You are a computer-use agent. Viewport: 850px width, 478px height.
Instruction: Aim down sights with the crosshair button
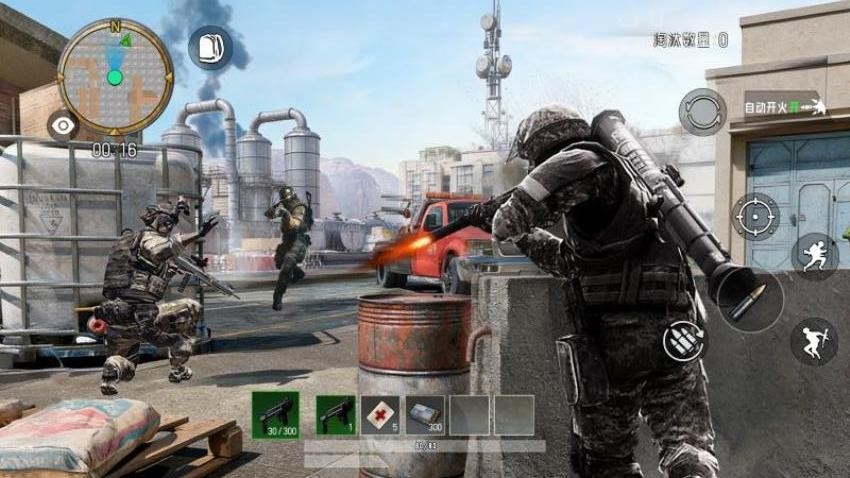[755, 217]
